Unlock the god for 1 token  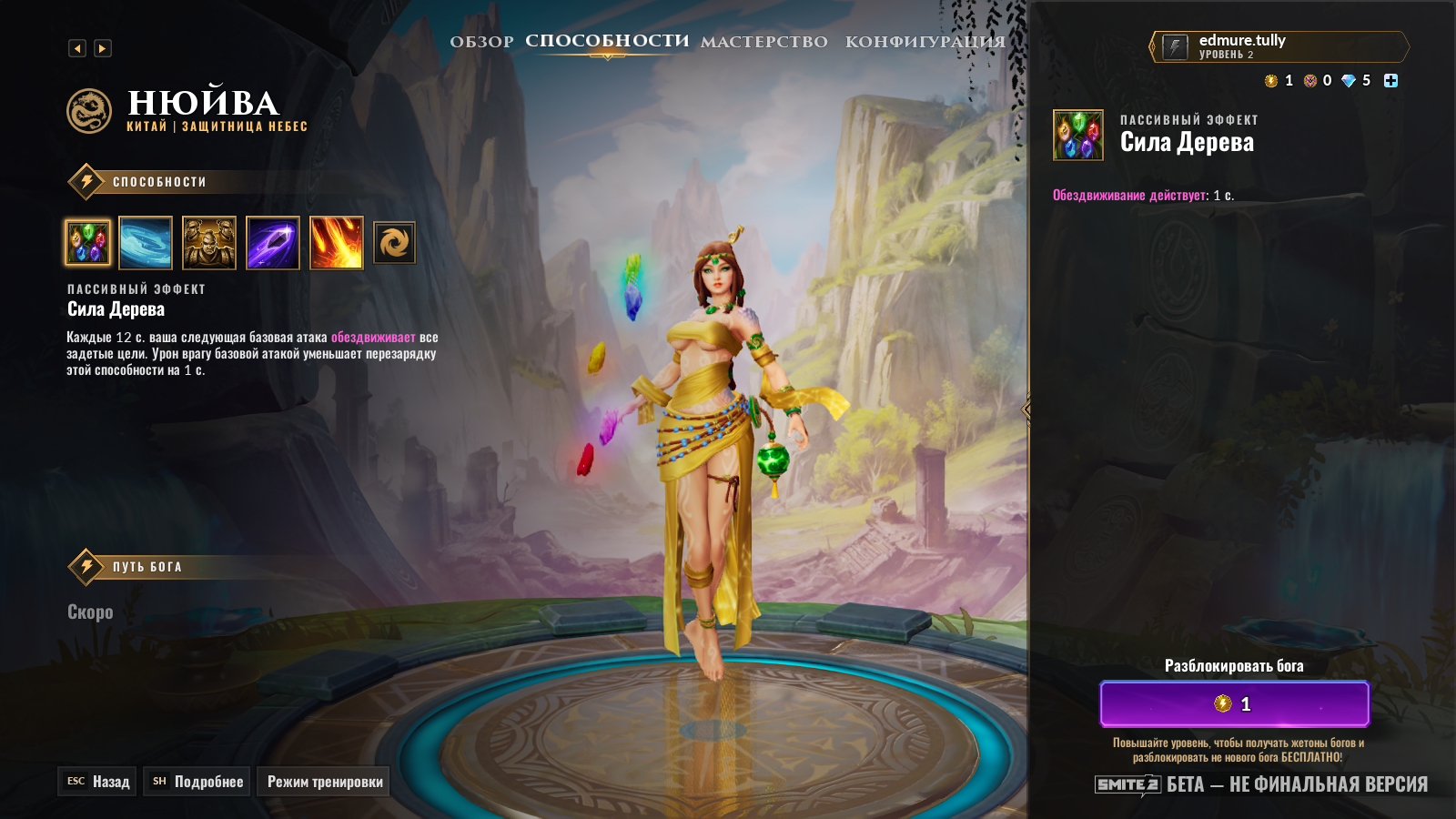tap(1234, 703)
